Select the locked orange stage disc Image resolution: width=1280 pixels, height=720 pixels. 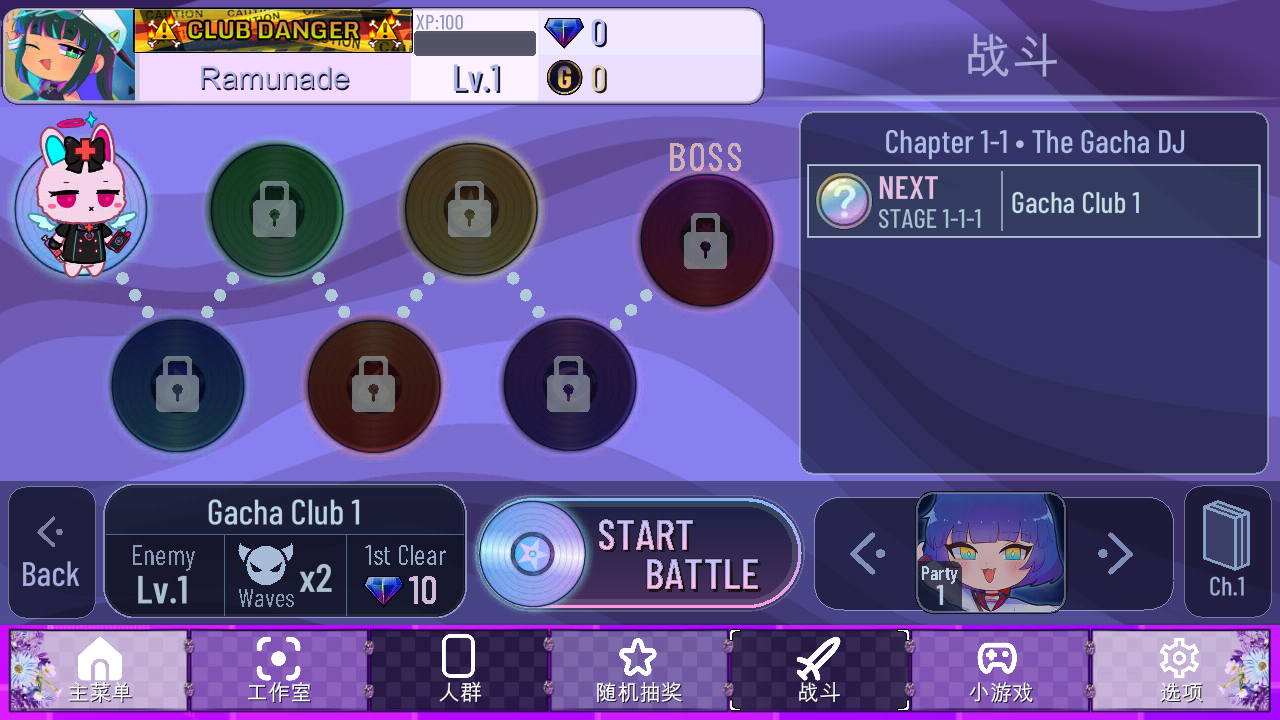pyautogui.click(x=373, y=385)
